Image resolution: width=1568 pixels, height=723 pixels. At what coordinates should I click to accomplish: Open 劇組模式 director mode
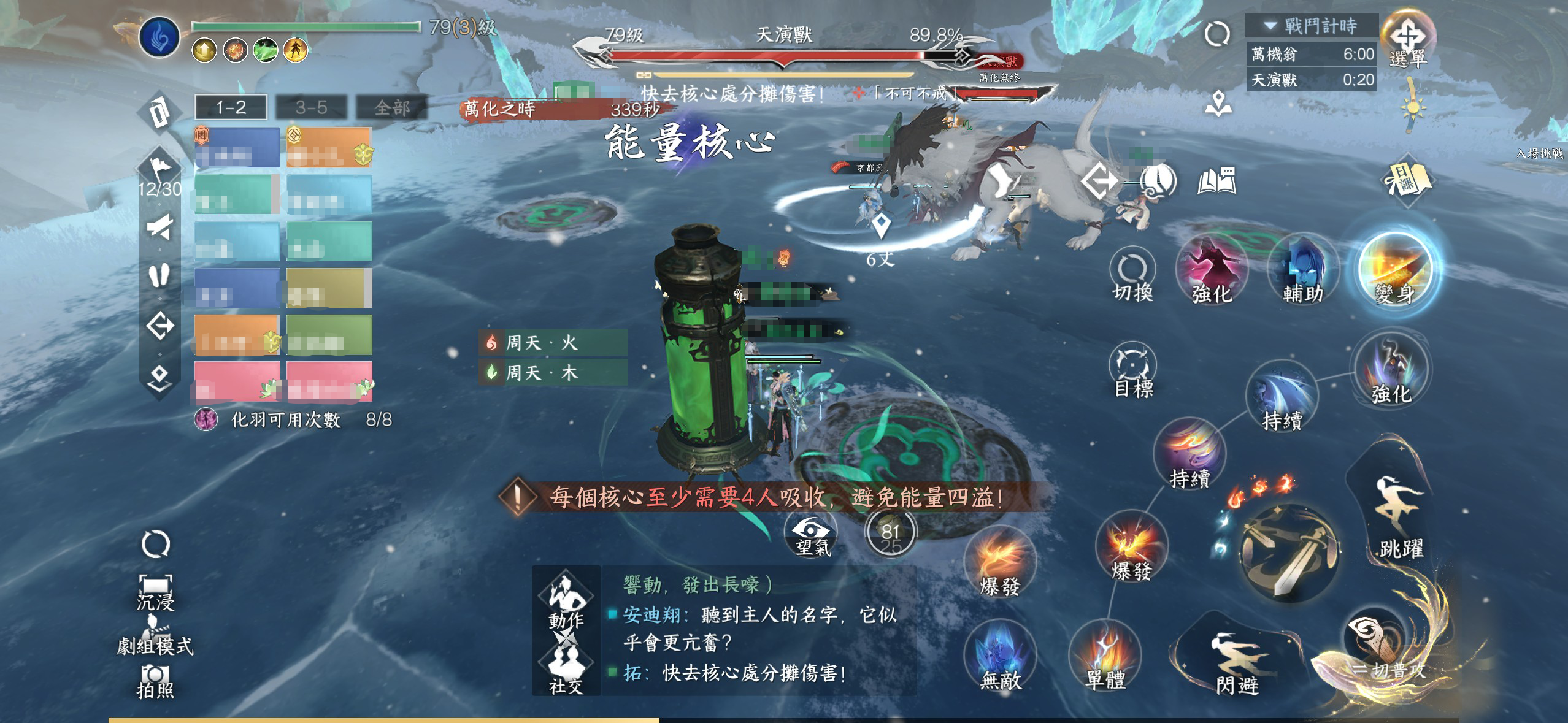click(155, 638)
